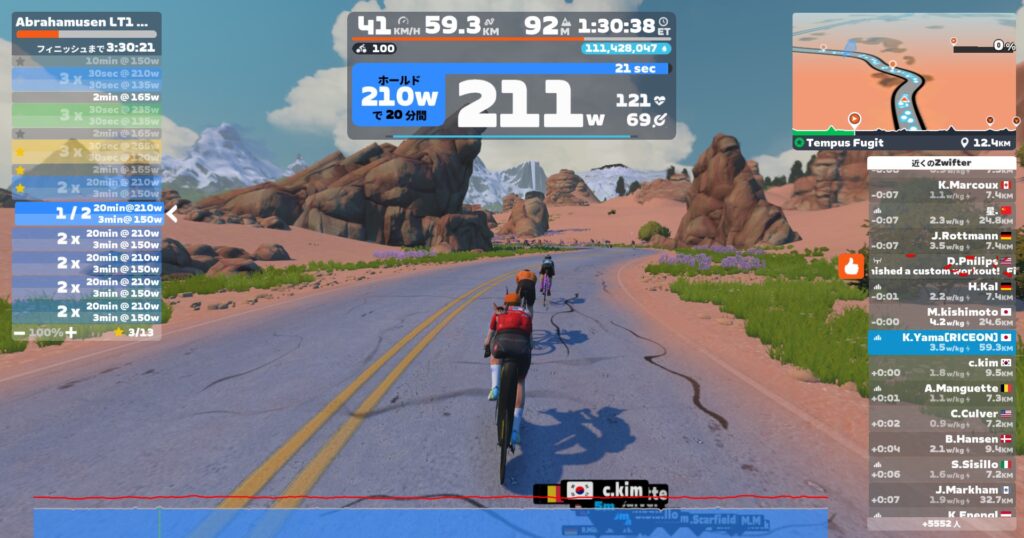Screen dimensions: 1024x538
Task: Collapse the workout panel with the arrow
Action: point(172,213)
